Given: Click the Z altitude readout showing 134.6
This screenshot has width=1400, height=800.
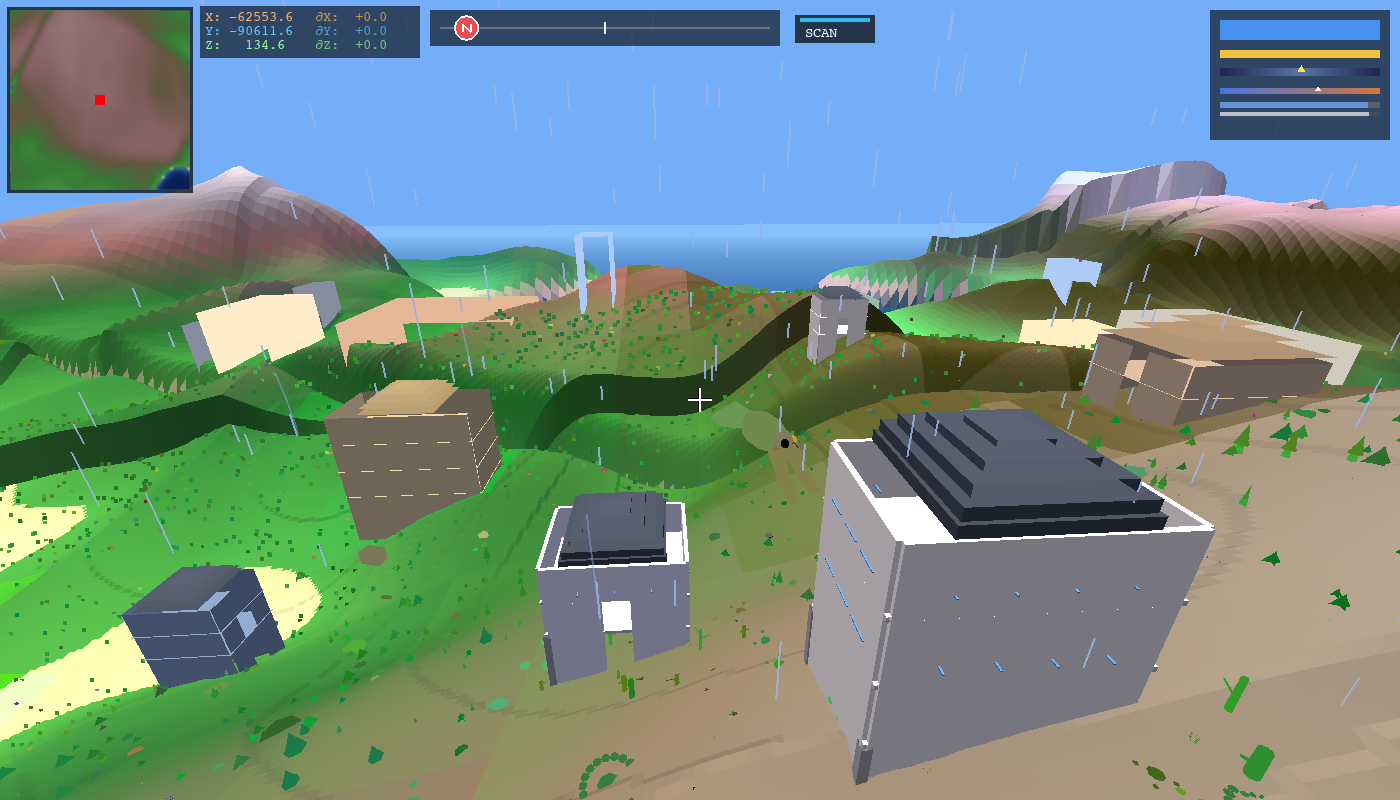Looking at the screenshot, I should [264, 43].
